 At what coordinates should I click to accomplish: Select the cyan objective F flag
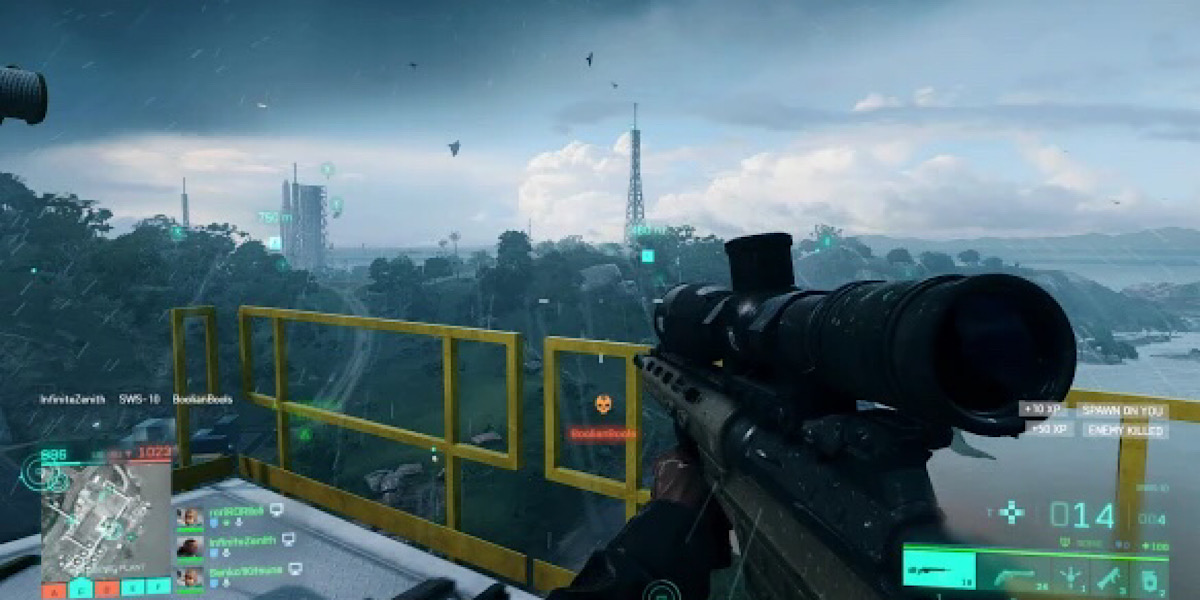[157, 589]
